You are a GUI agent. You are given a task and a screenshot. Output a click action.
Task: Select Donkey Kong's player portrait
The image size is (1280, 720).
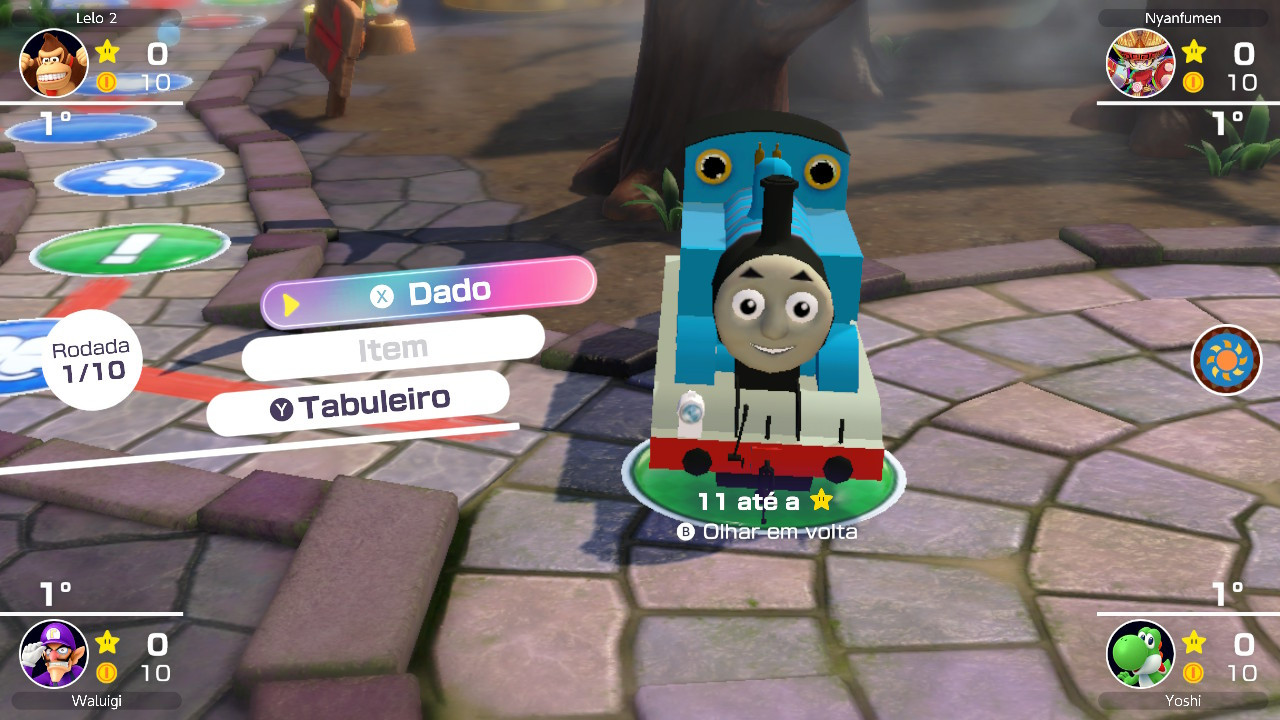[x=53, y=63]
